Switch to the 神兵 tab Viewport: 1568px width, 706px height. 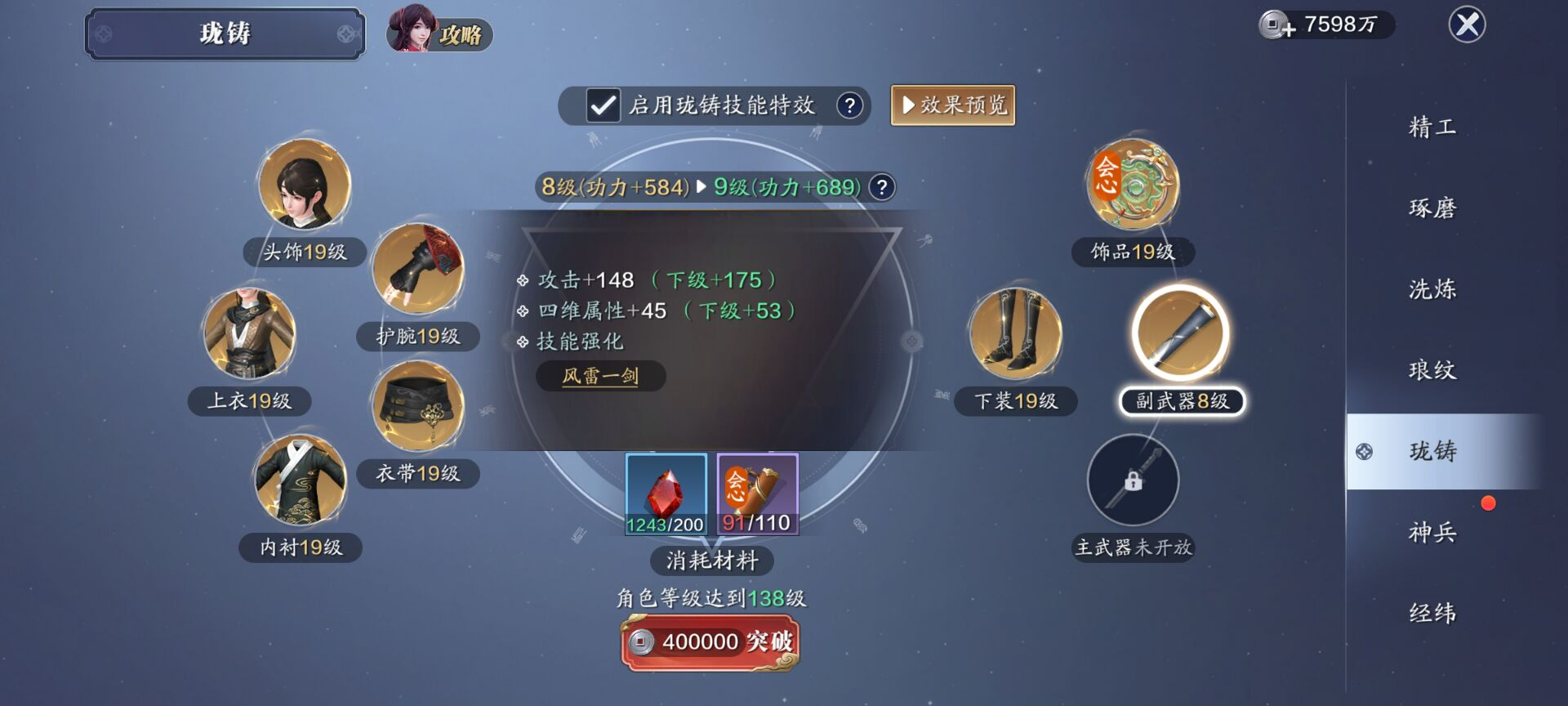click(x=1432, y=533)
